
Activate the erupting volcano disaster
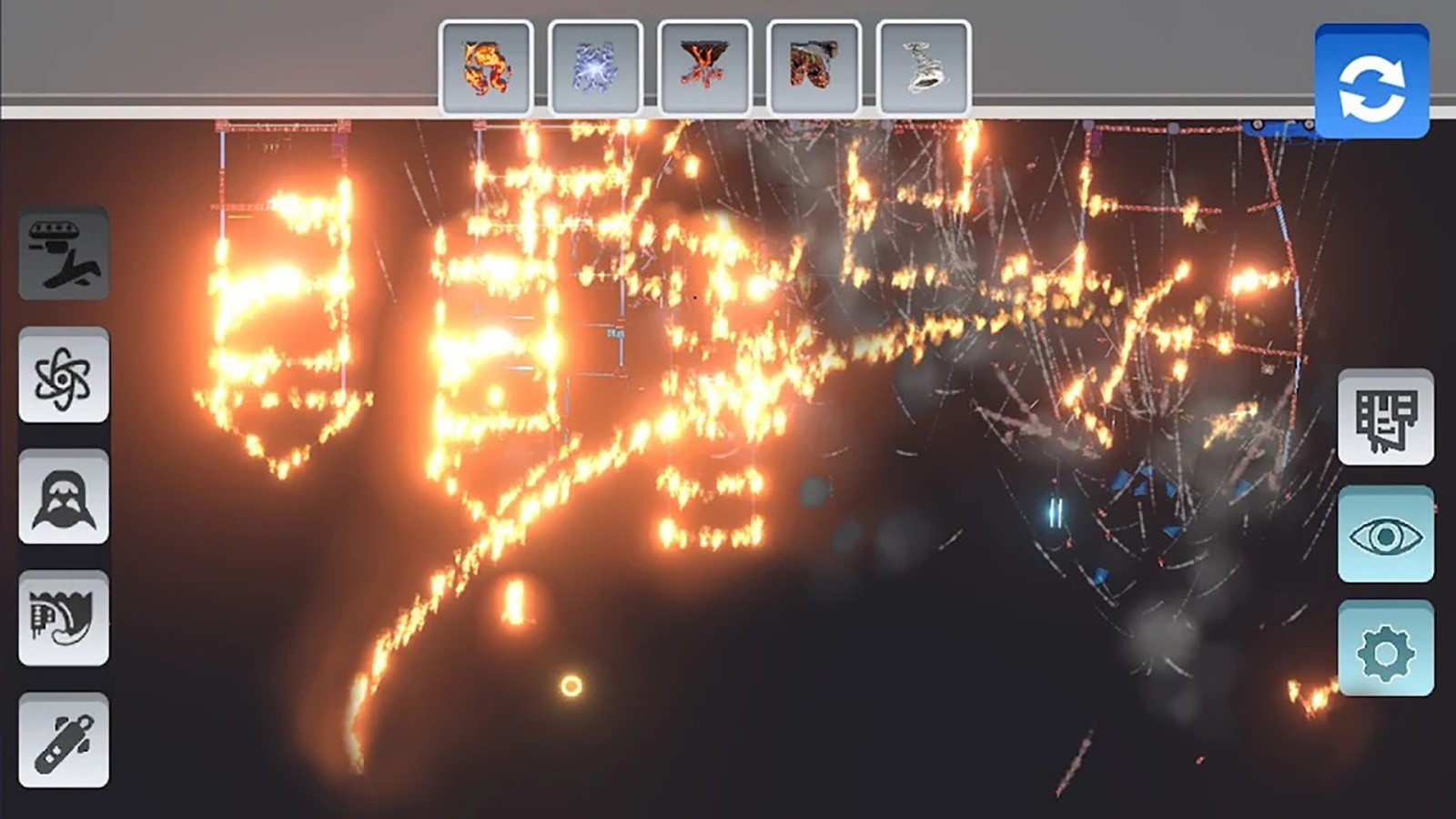click(704, 68)
